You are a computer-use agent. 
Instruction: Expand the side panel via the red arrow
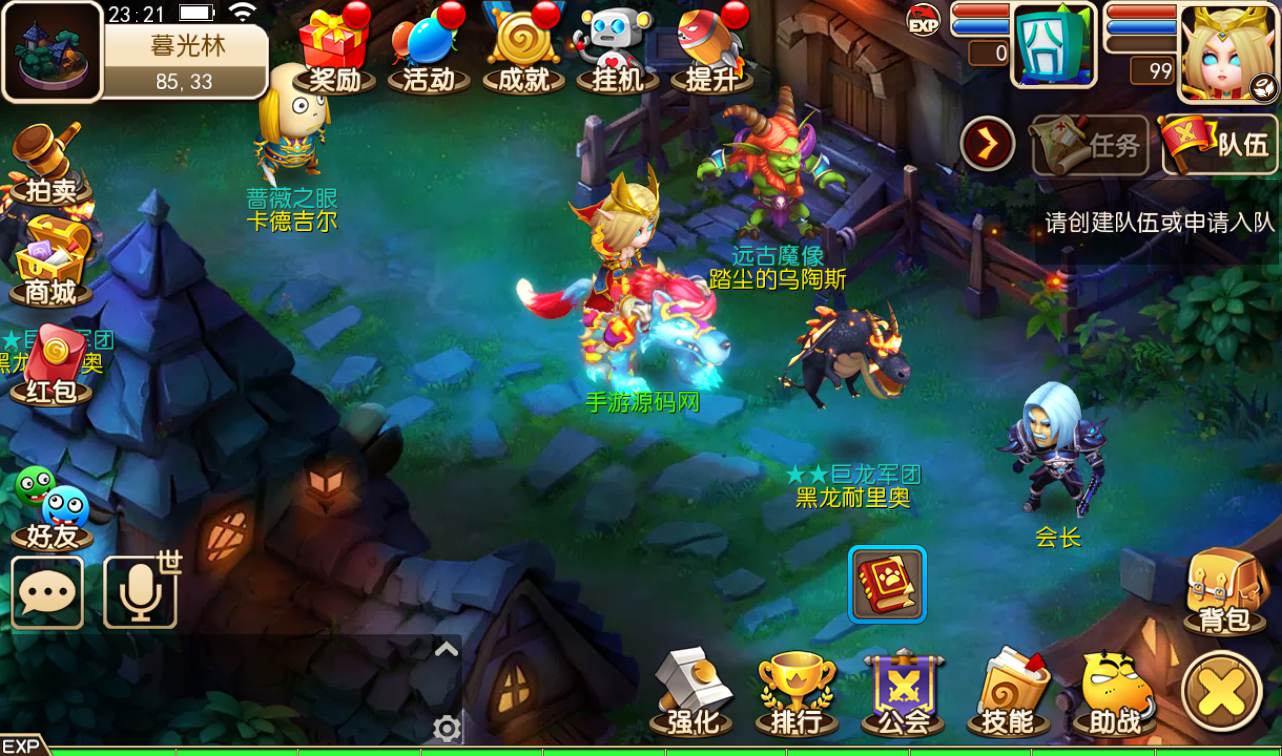coord(985,143)
